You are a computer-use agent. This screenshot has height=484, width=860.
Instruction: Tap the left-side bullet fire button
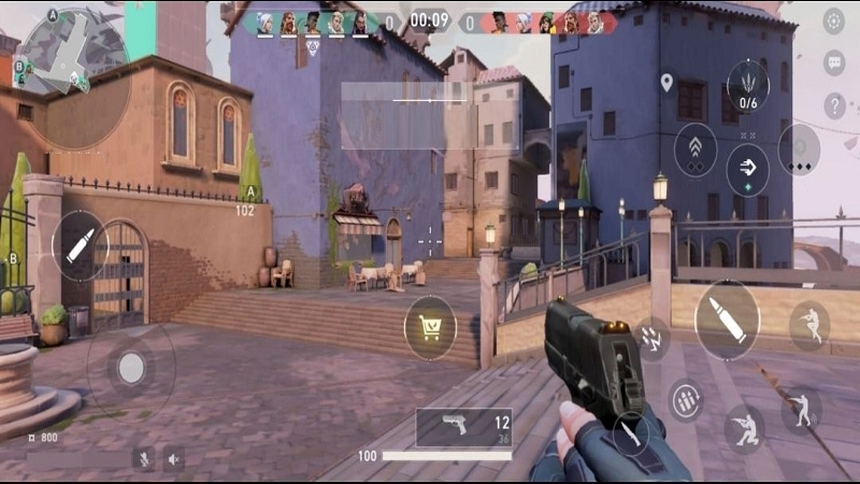(x=80, y=246)
